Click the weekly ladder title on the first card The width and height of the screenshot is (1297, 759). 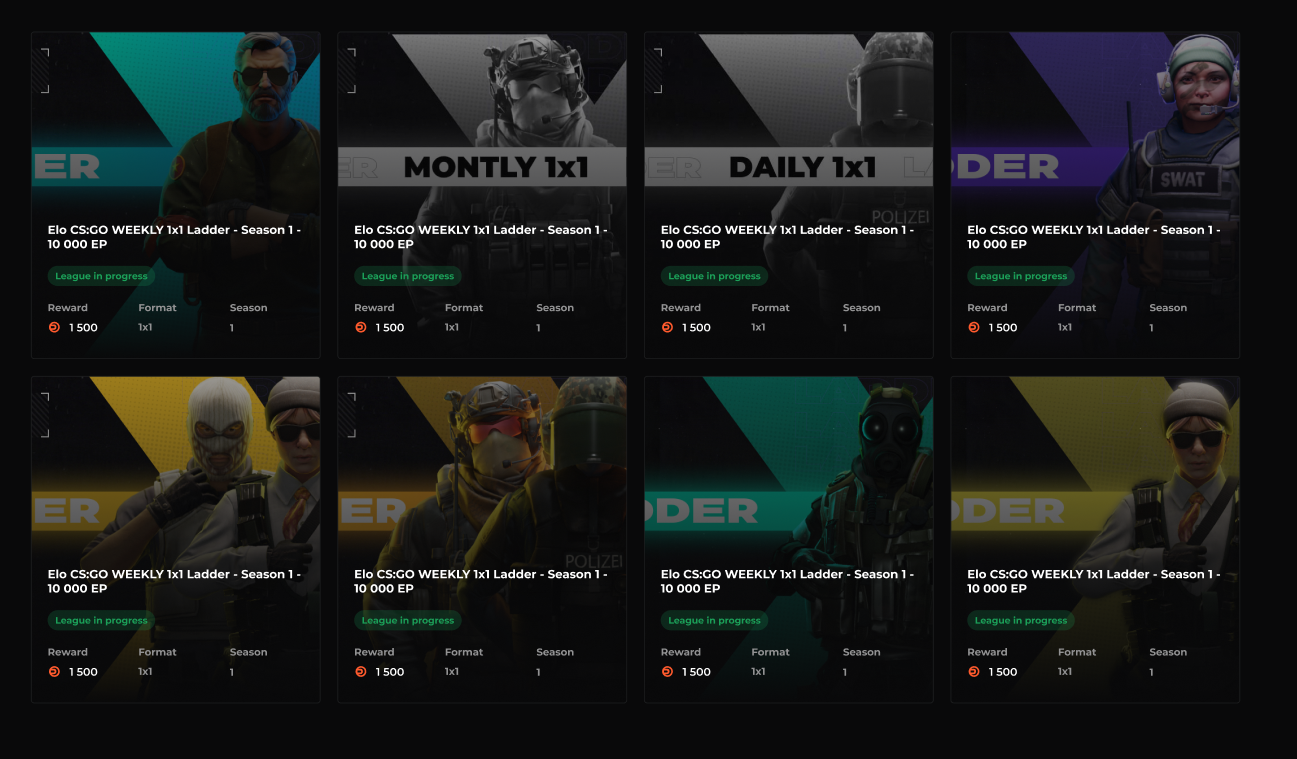tap(175, 236)
